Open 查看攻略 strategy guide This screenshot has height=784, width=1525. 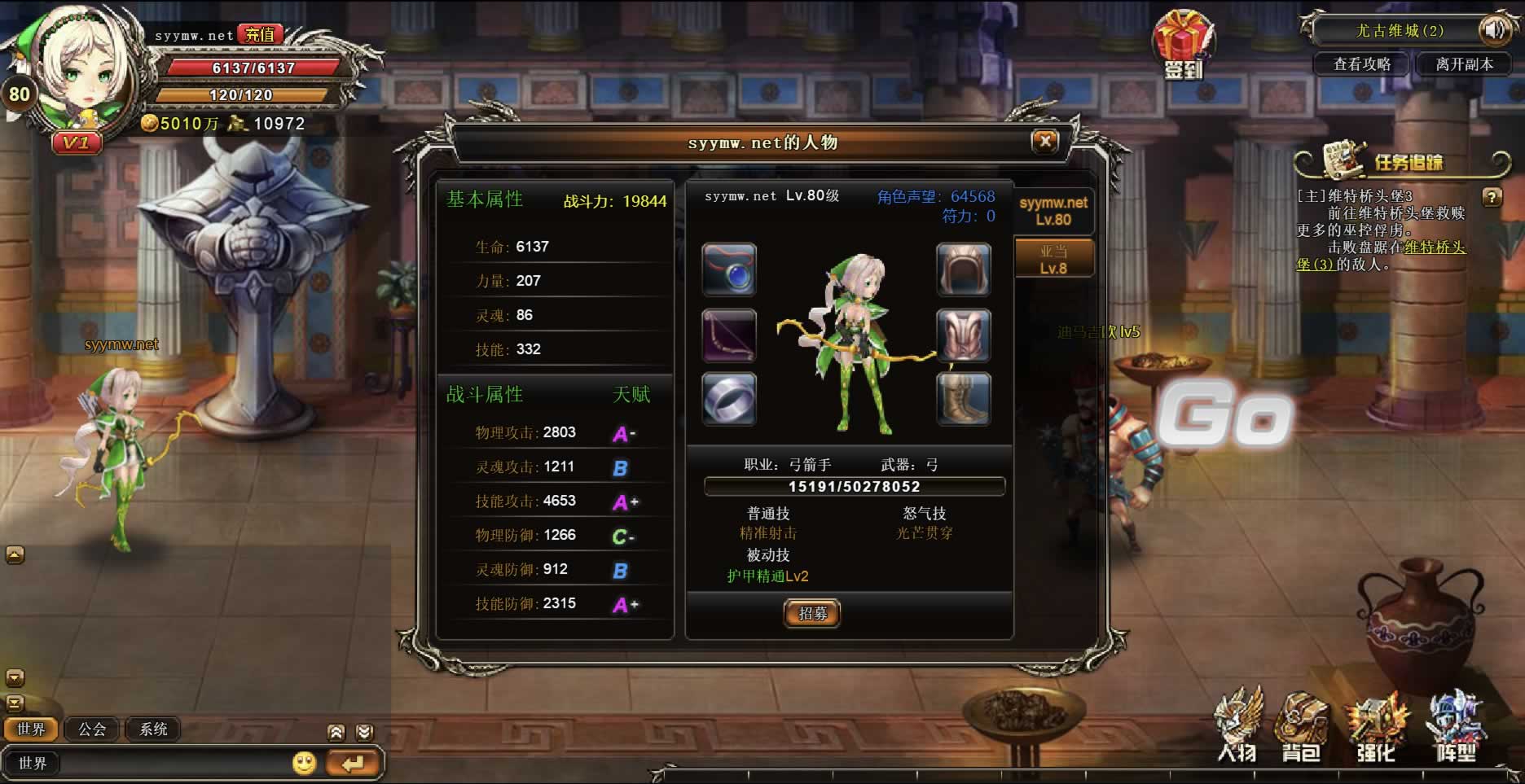pos(1361,64)
